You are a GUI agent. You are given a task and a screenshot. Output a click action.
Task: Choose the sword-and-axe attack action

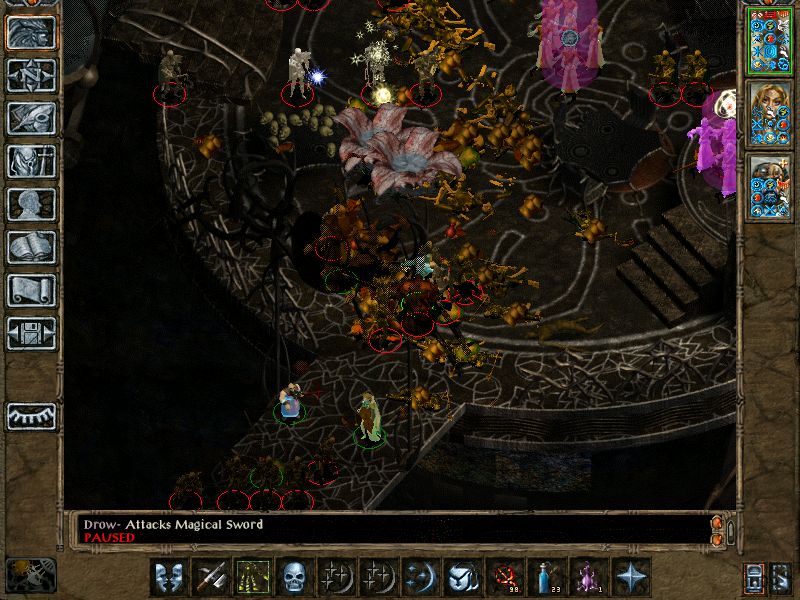click(211, 577)
